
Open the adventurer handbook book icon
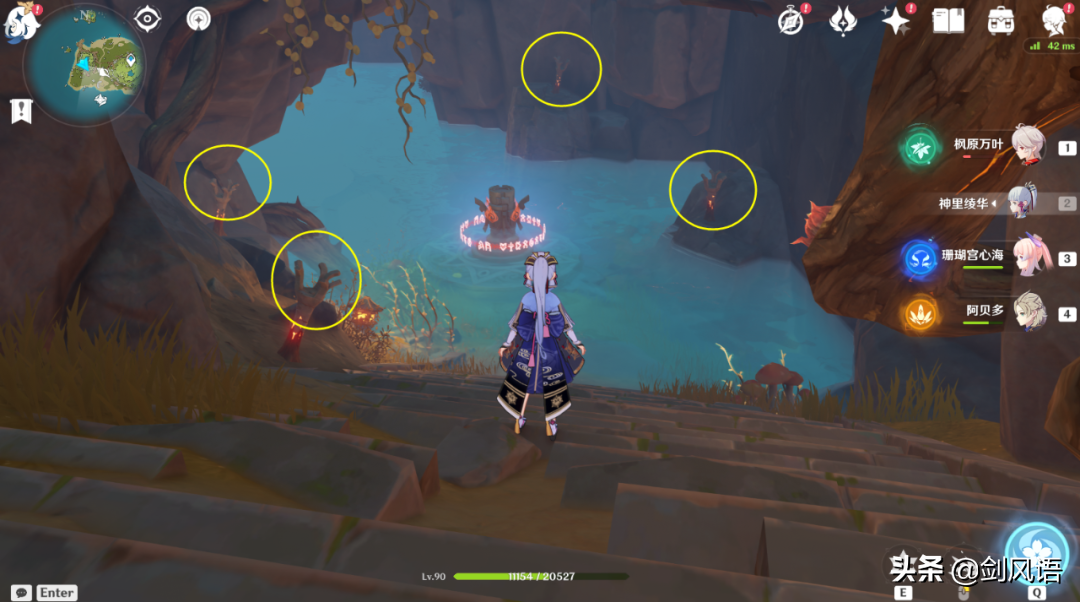click(x=947, y=20)
